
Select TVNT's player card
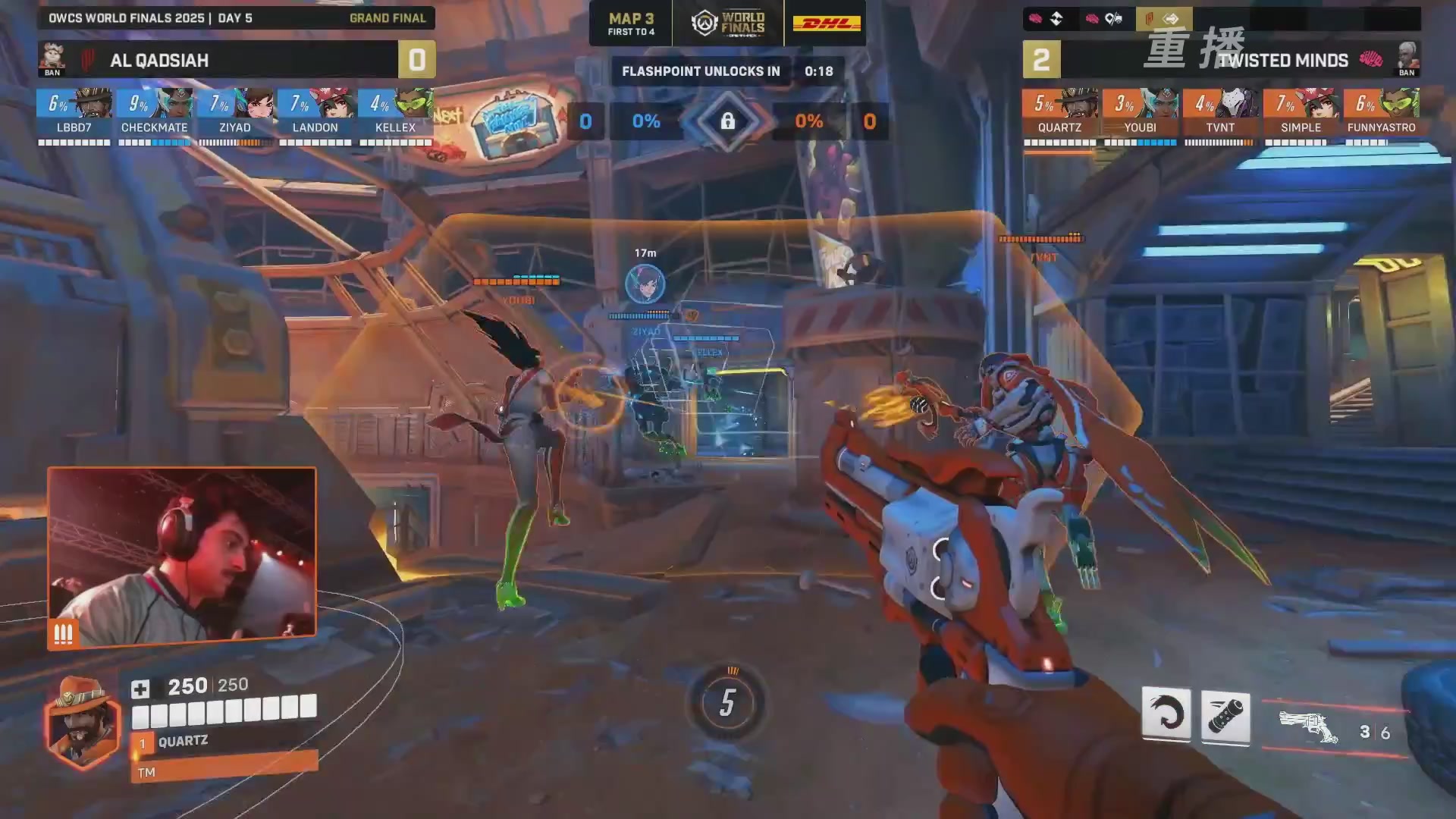point(1220,114)
